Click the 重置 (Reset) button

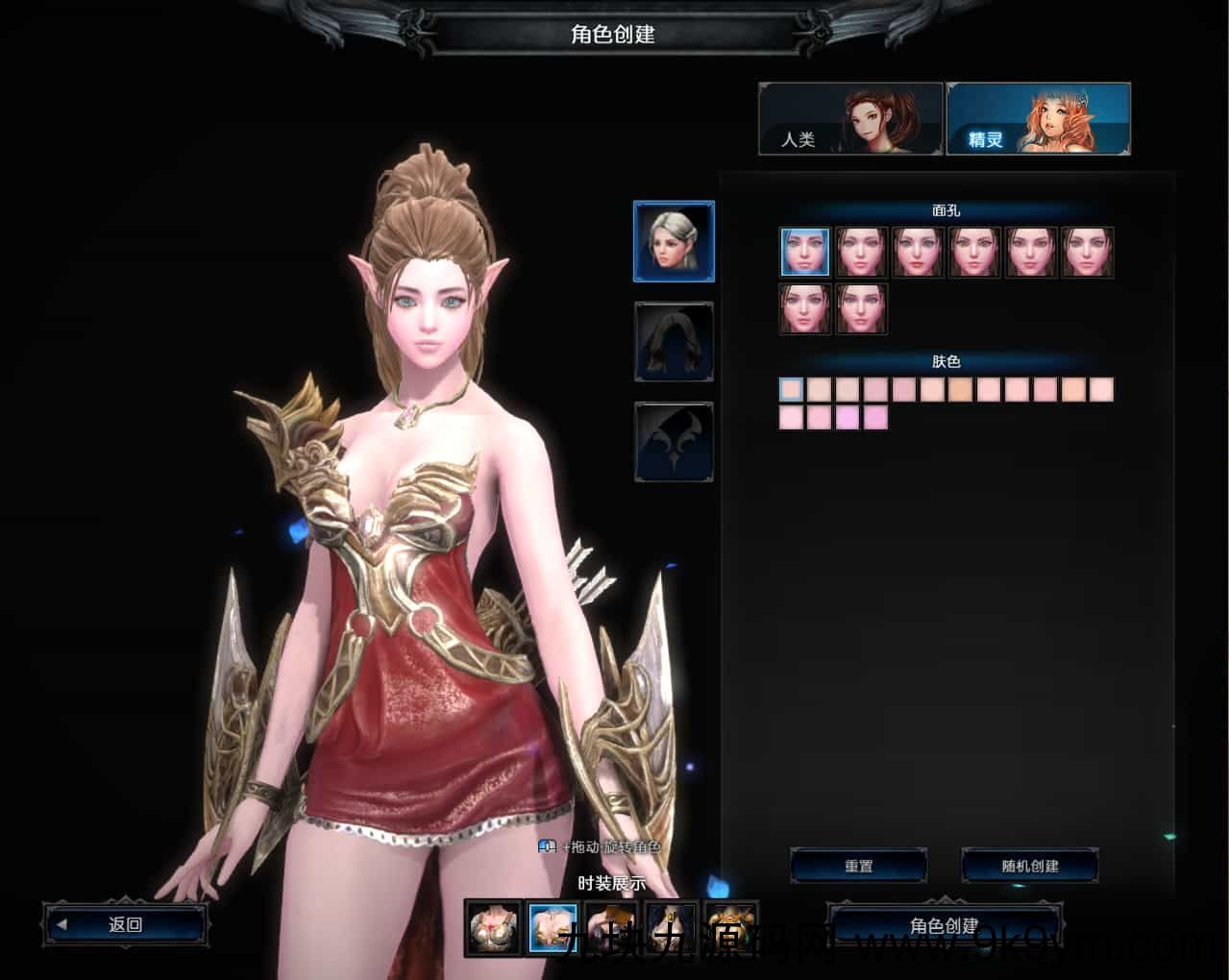click(x=858, y=866)
